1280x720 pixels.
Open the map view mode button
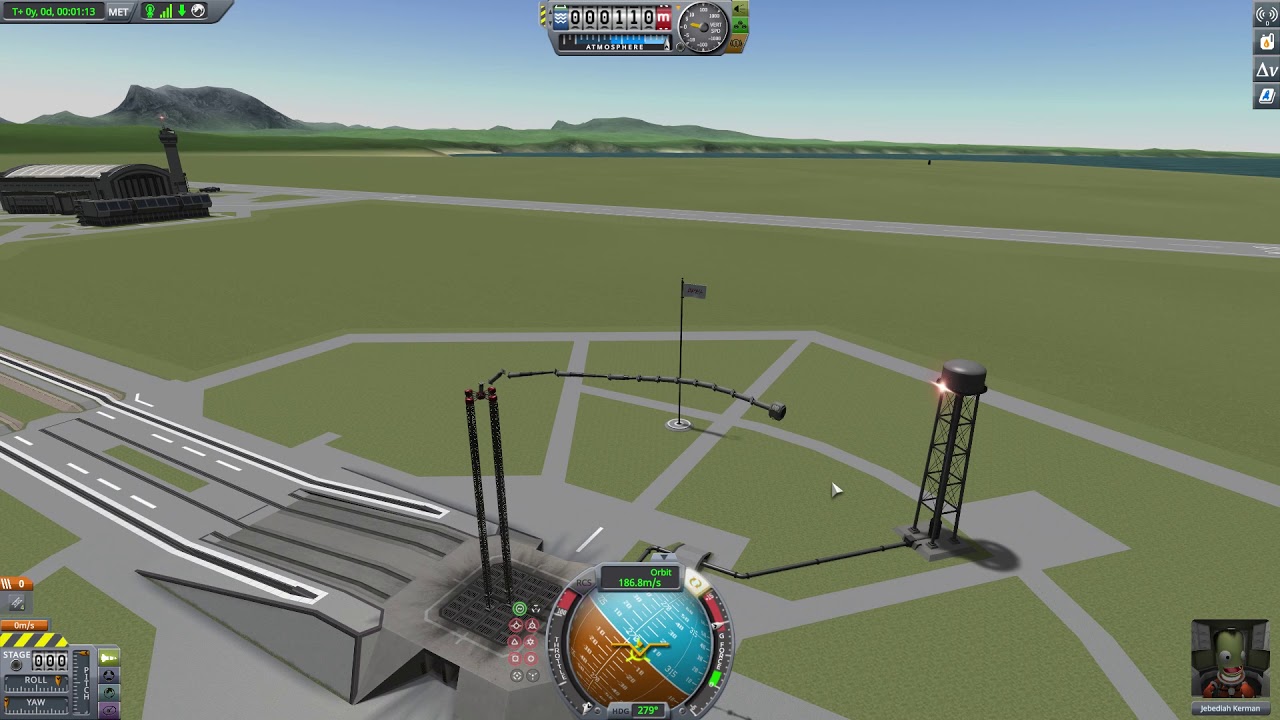coord(109,692)
